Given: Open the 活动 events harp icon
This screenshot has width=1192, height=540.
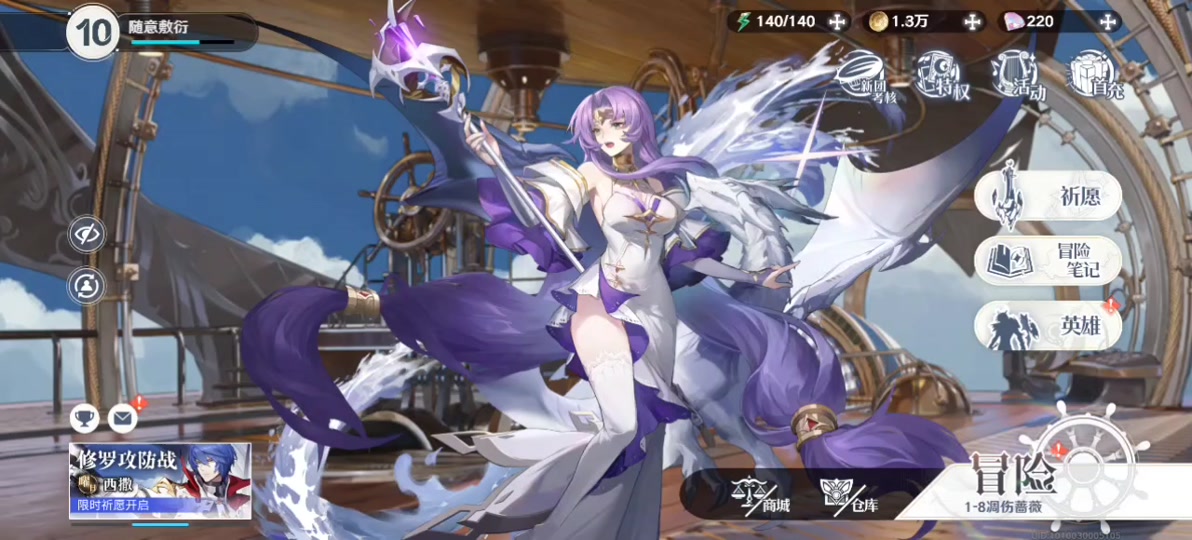Looking at the screenshot, I should click(1018, 74).
